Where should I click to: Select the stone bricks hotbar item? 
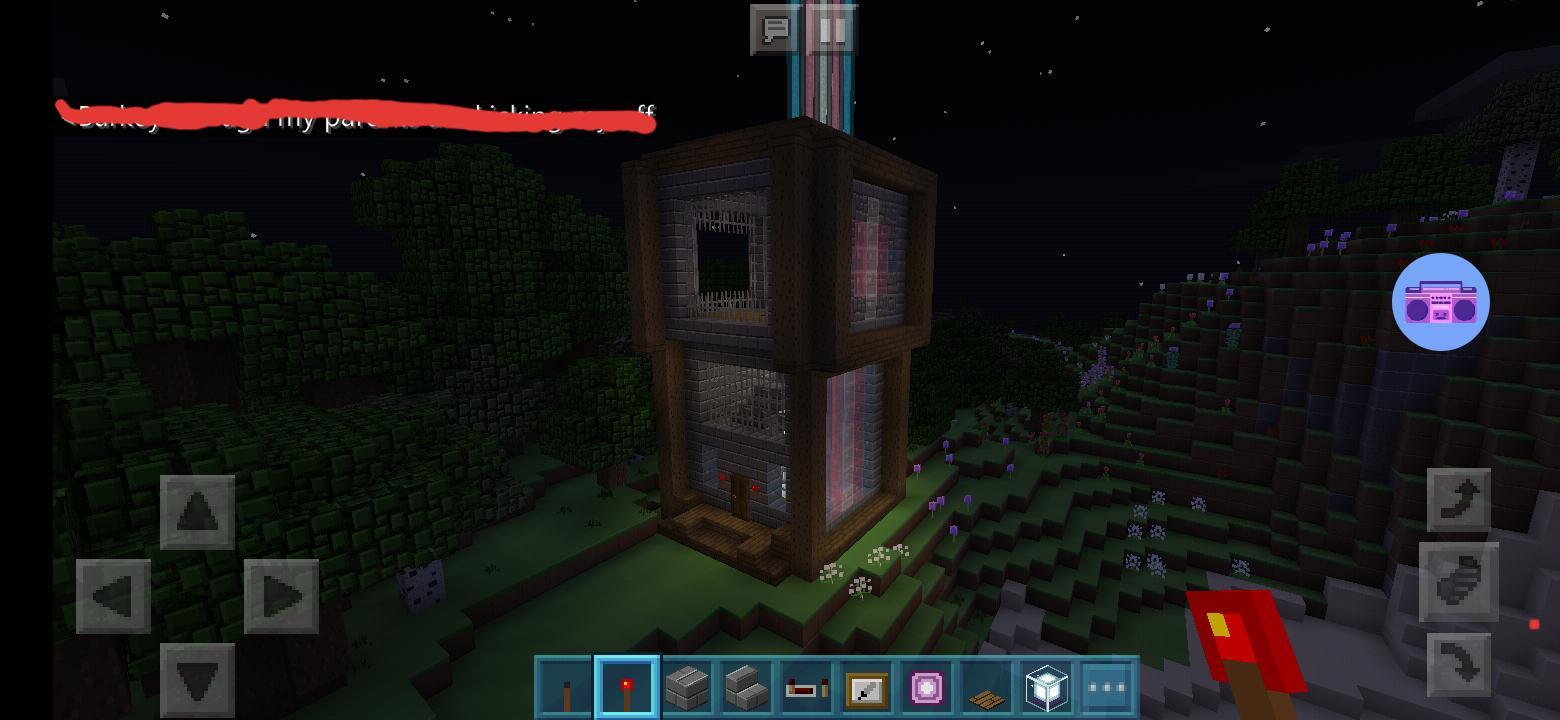pos(685,687)
